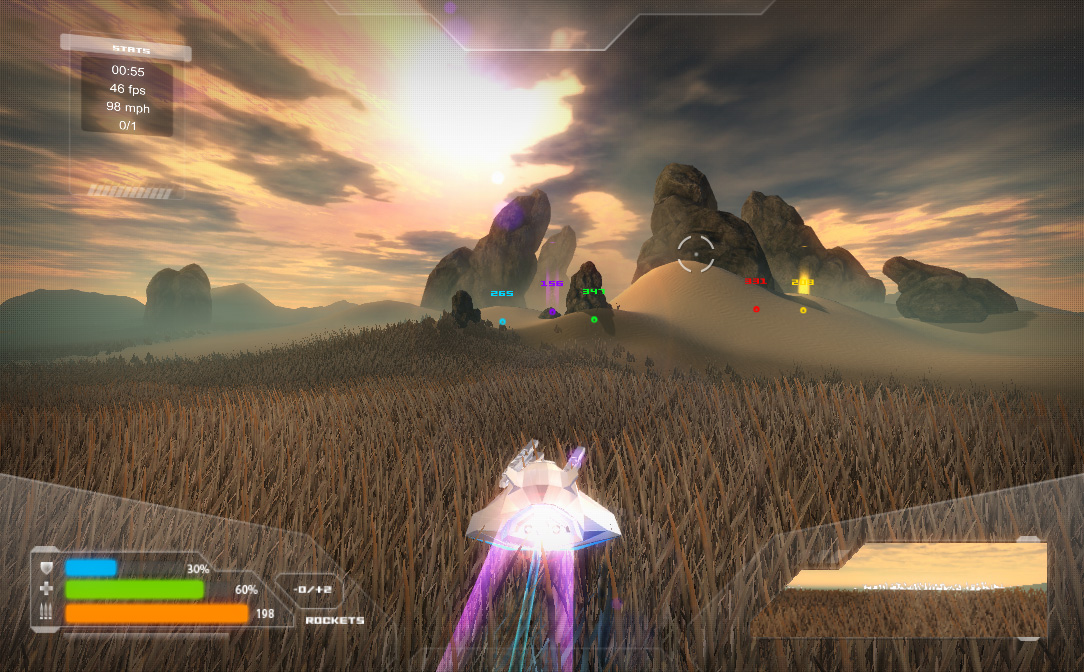Screen dimensions: 1084x672
Task: Target the cyan opponent marker
Action: click(x=502, y=322)
